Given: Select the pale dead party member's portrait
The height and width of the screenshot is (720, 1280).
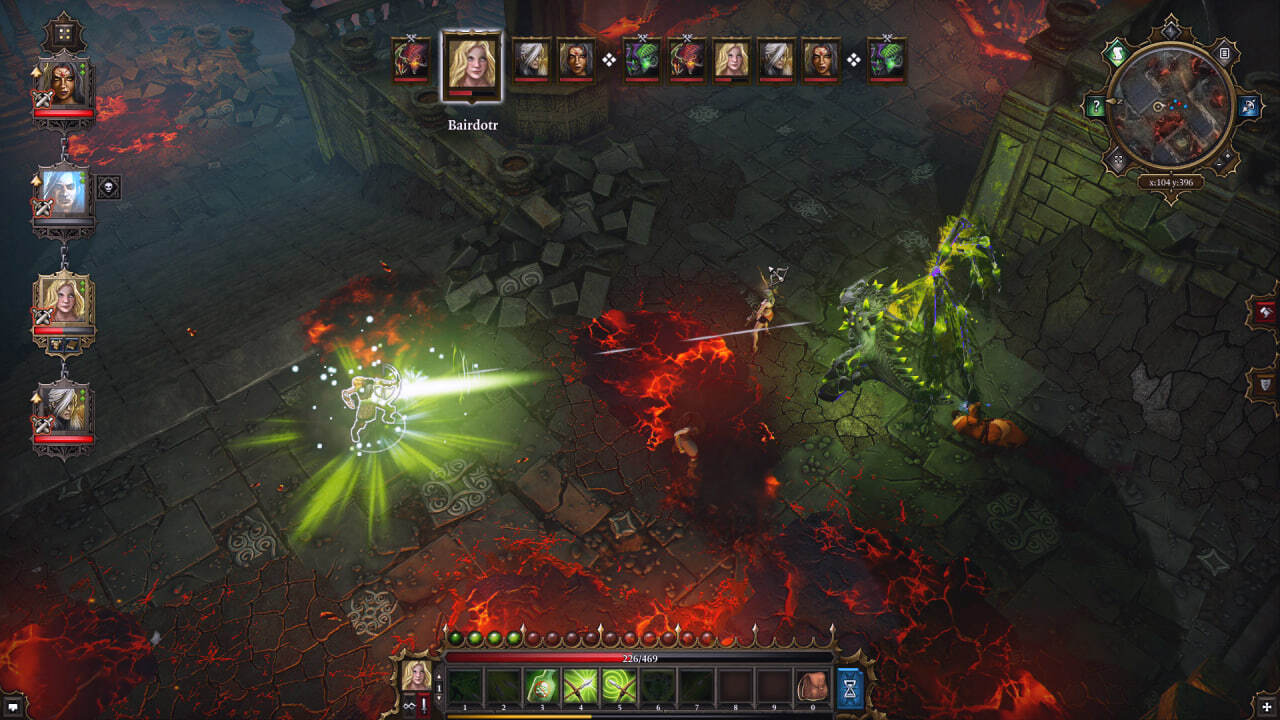Looking at the screenshot, I should pos(64,194).
